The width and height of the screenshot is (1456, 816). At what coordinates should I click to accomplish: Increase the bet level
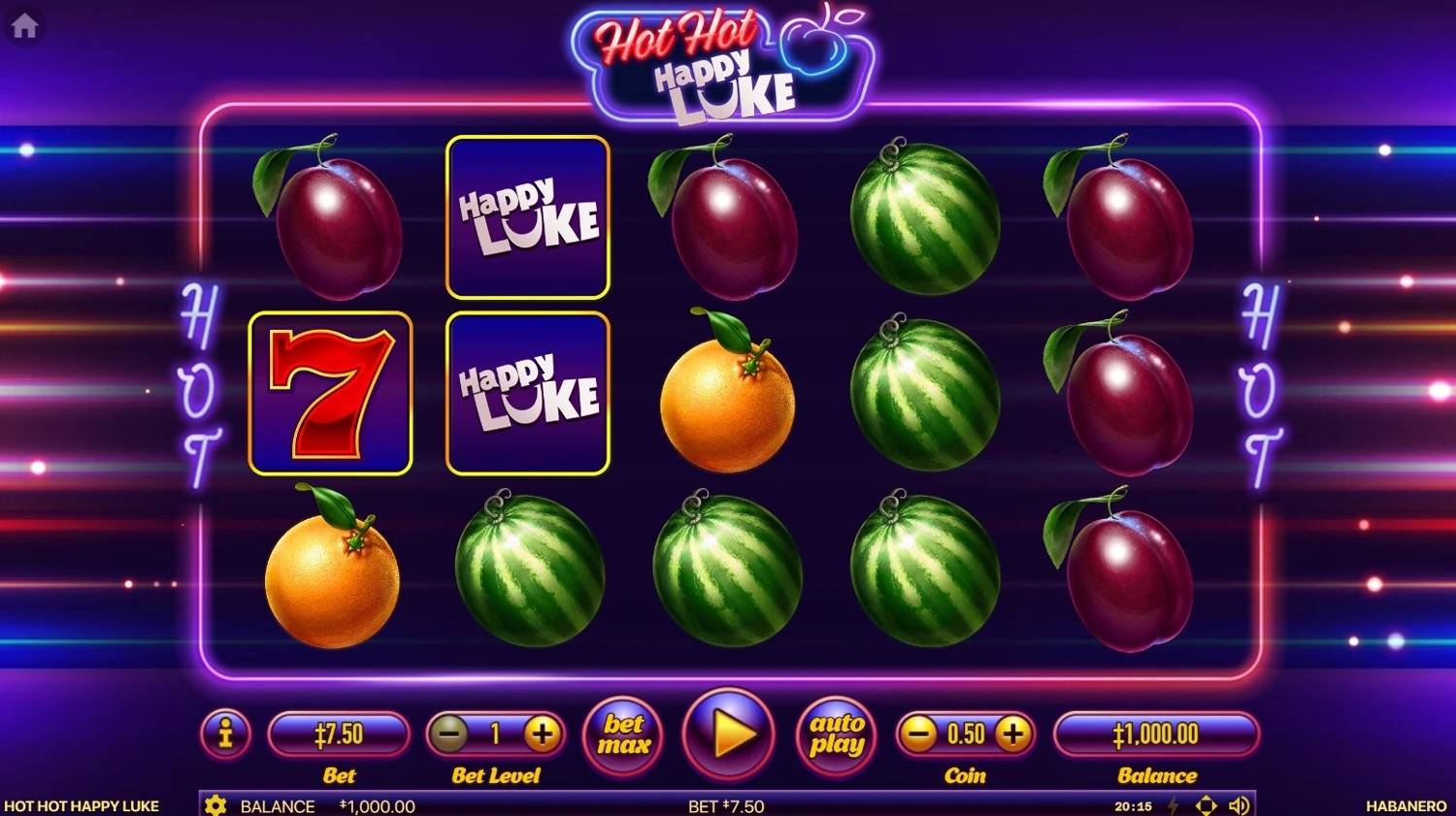pyautogui.click(x=542, y=734)
